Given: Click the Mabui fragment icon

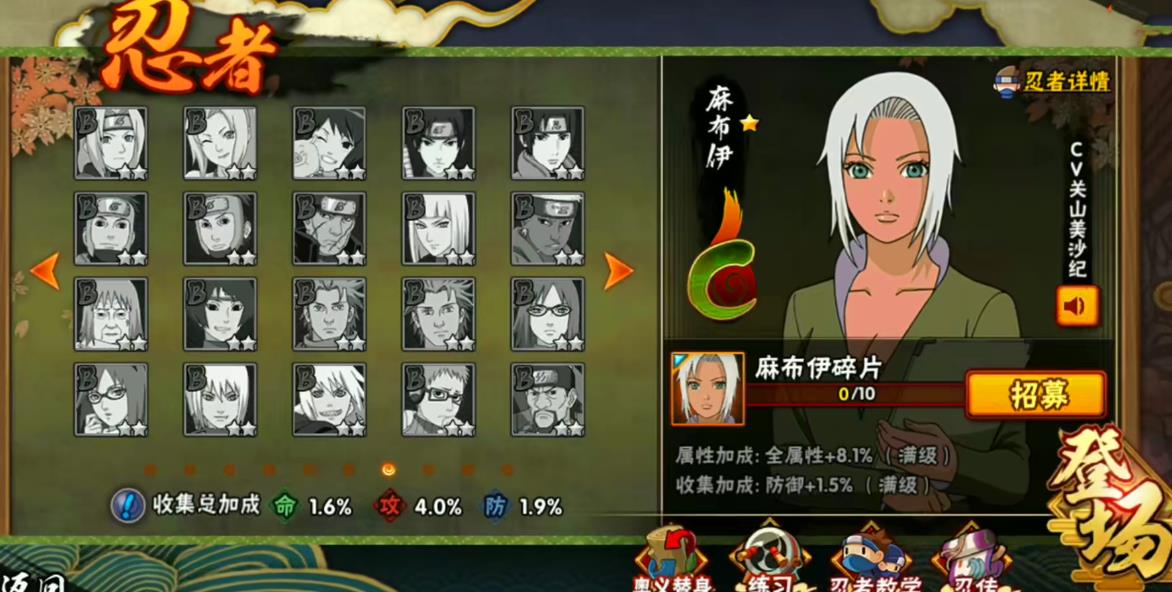Looking at the screenshot, I should pos(707,388).
